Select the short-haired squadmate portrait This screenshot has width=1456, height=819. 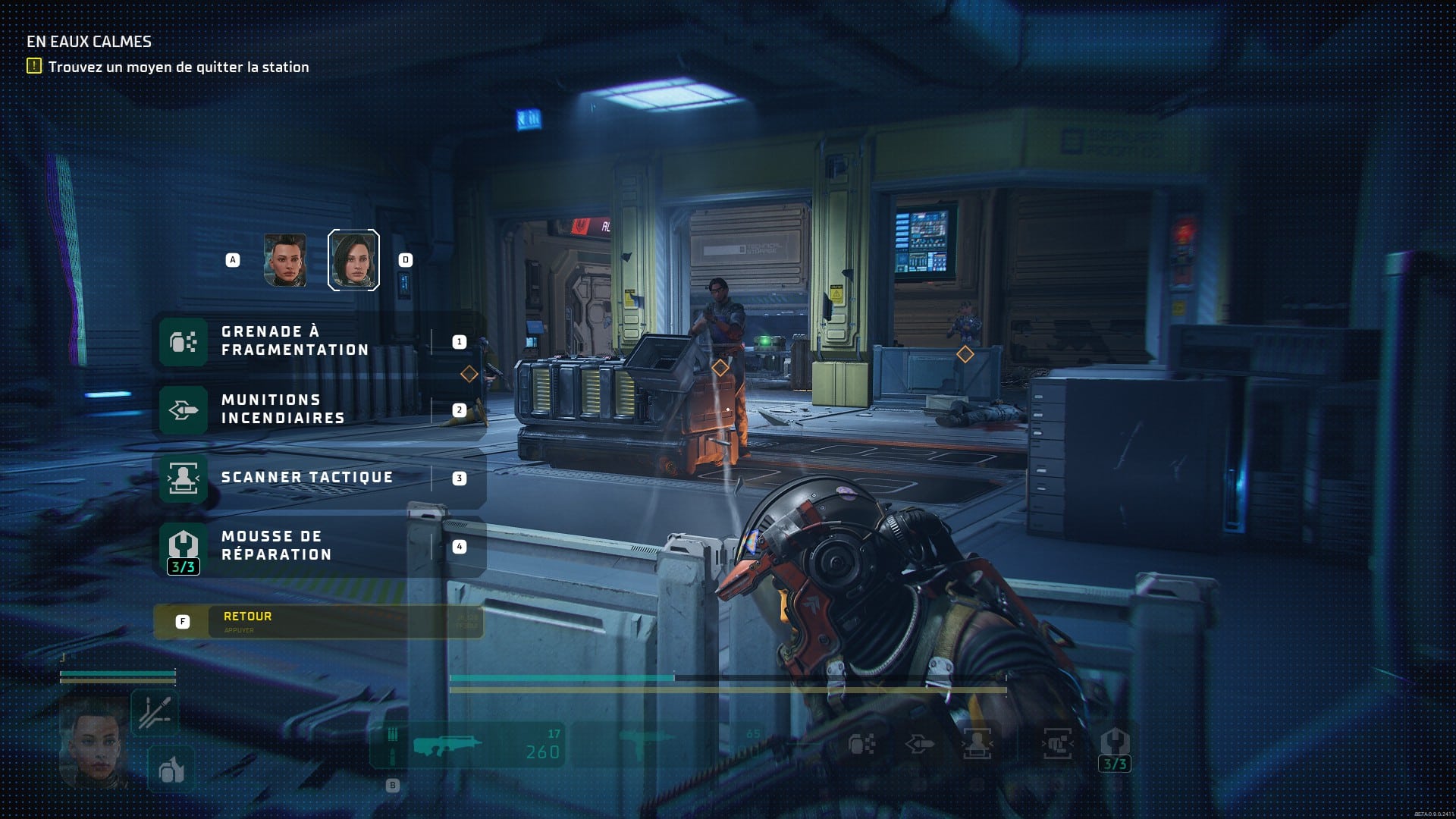(285, 260)
